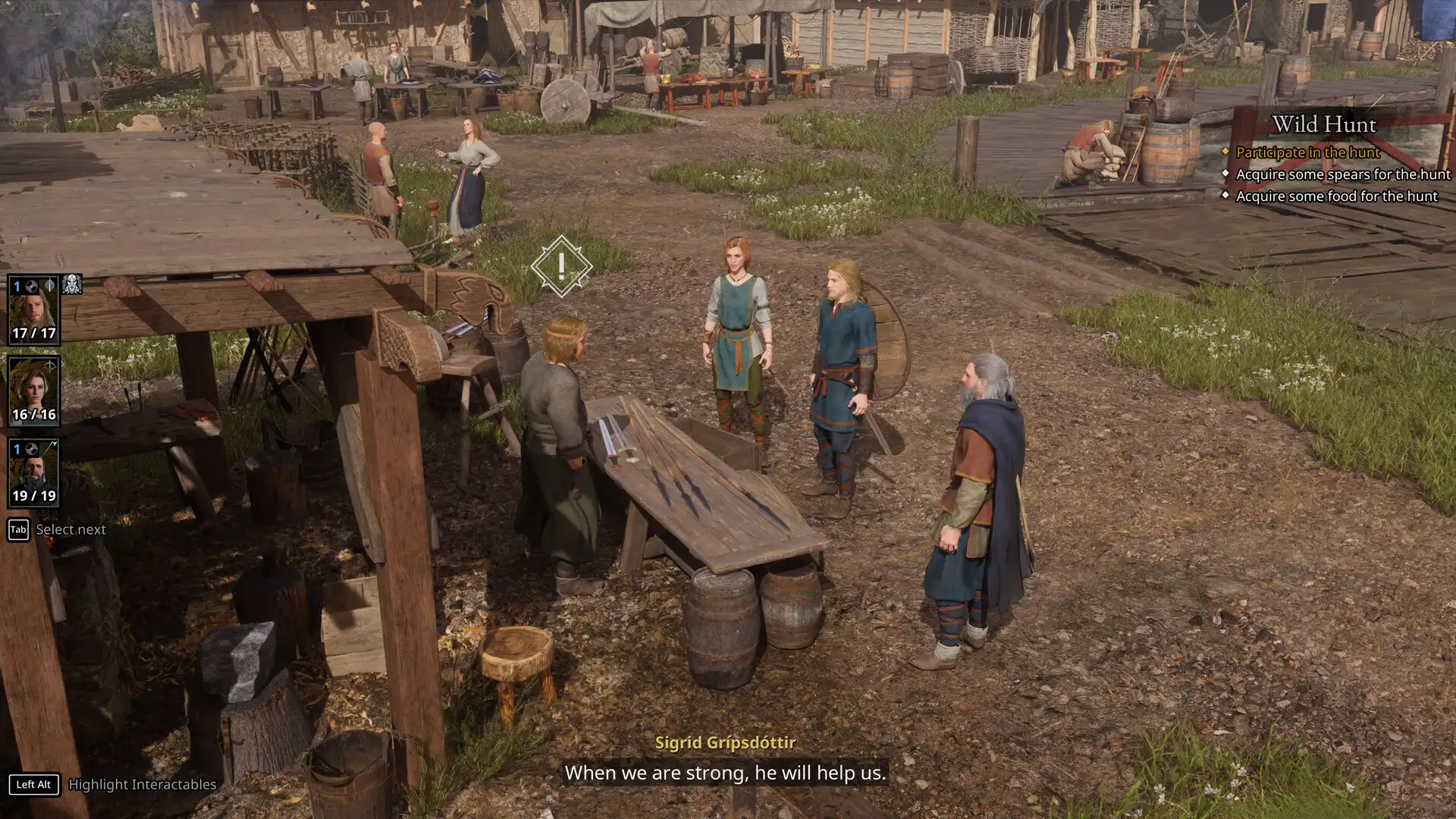Click the Tab key prompt icon
This screenshot has height=819, width=1456.
(17, 529)
